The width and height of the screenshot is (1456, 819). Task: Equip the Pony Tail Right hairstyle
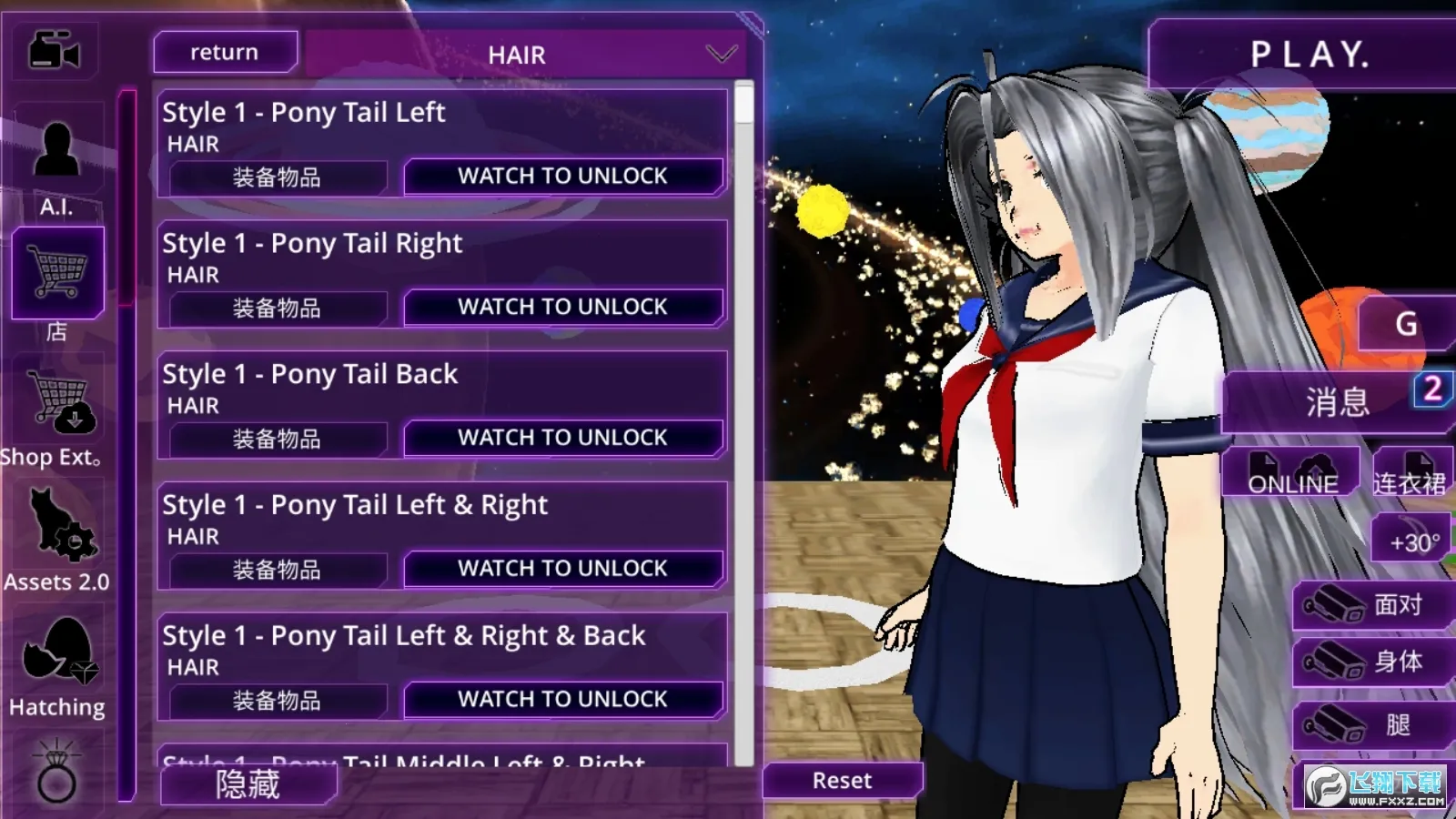coord(277,308)
